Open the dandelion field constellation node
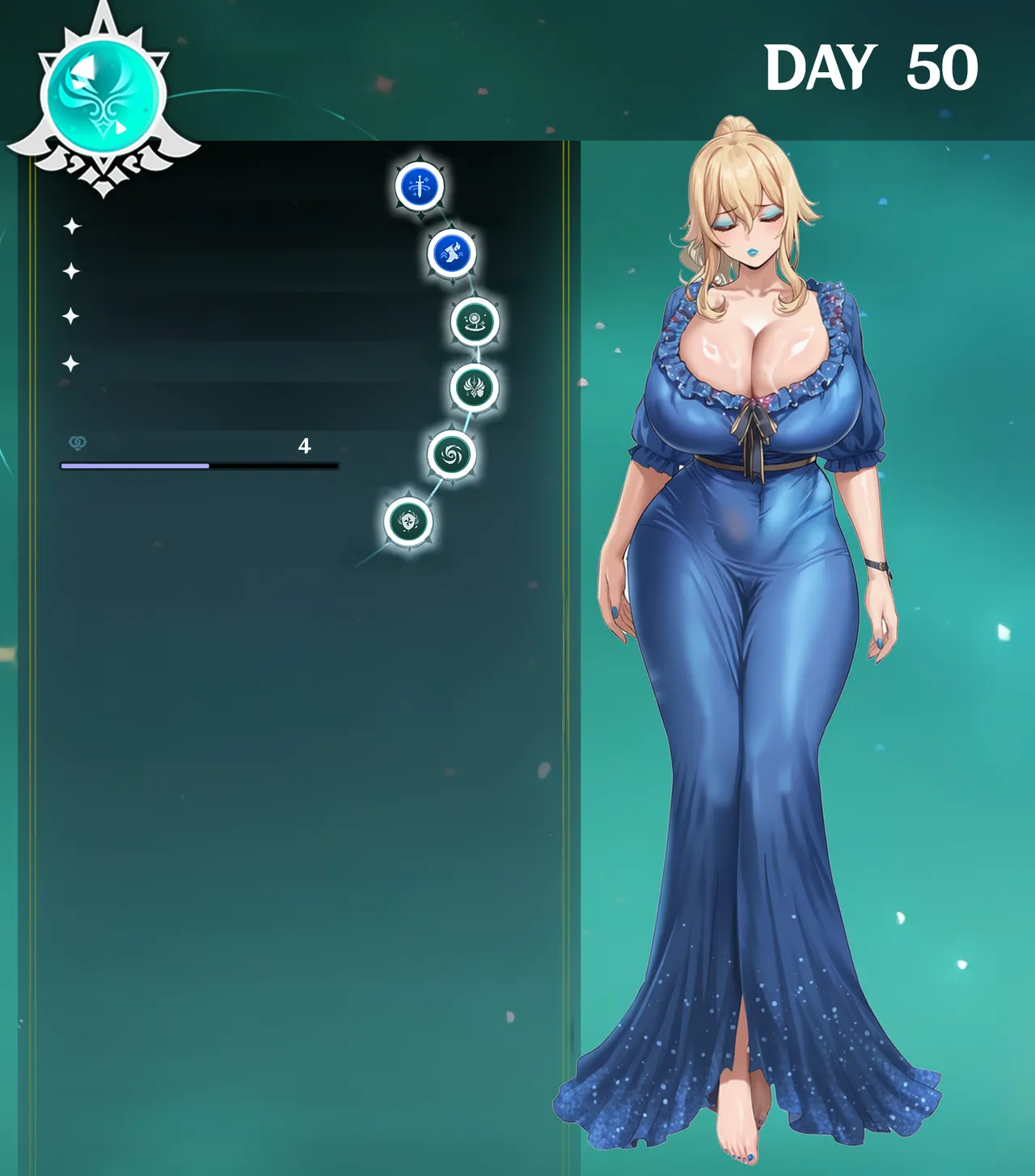Viewport: 1035px width, 1176px height. tap(475, 321)
